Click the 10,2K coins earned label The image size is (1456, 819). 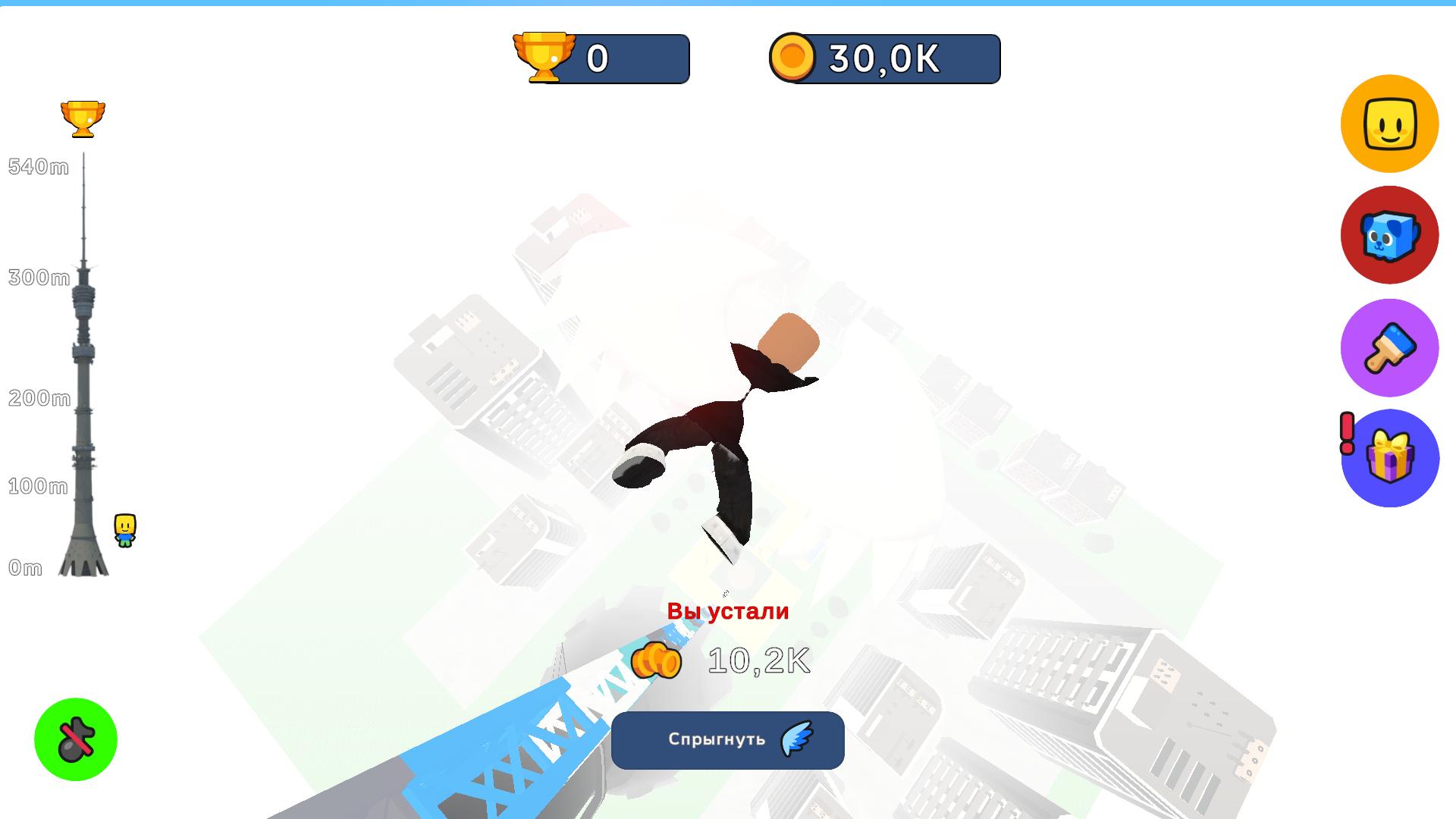758,659
